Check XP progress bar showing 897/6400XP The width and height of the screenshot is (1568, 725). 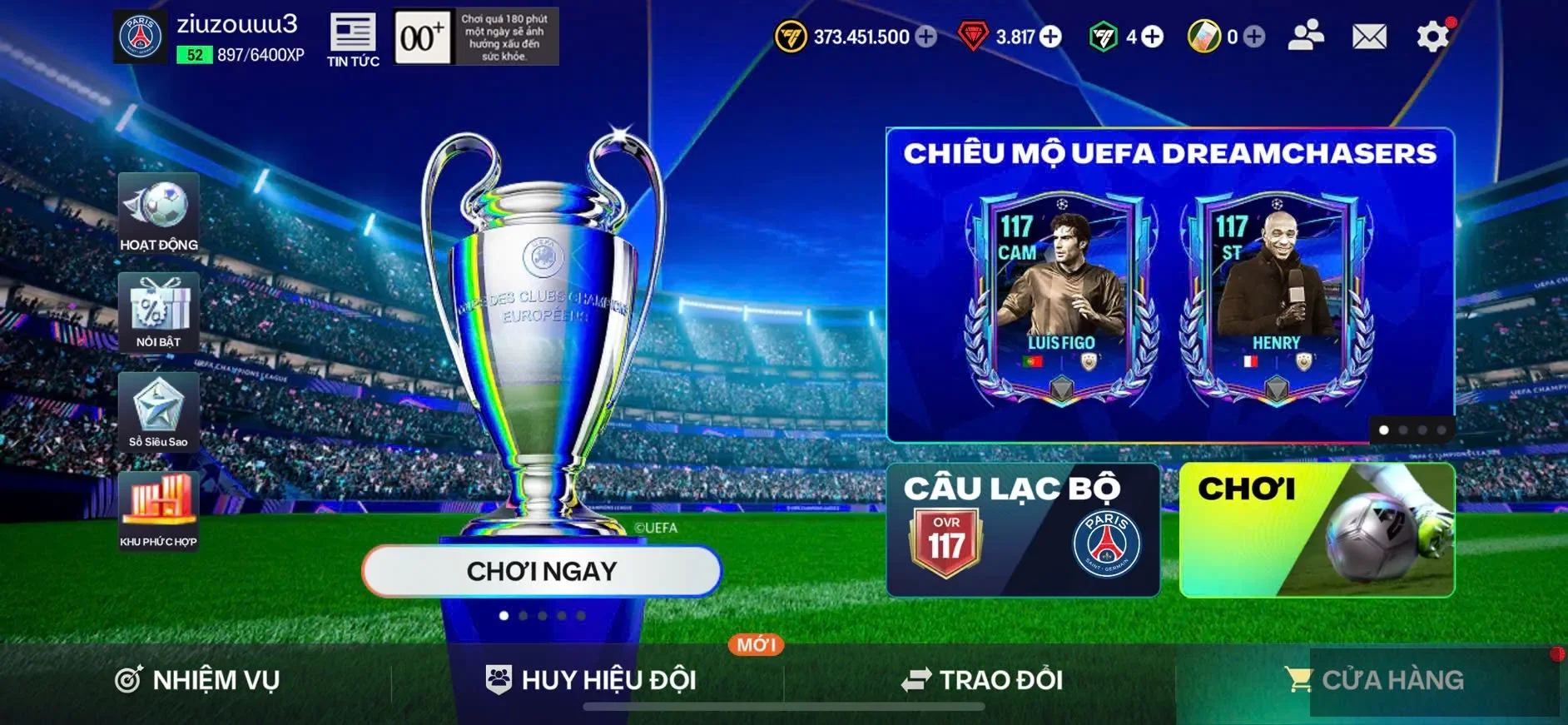(241, 56)
